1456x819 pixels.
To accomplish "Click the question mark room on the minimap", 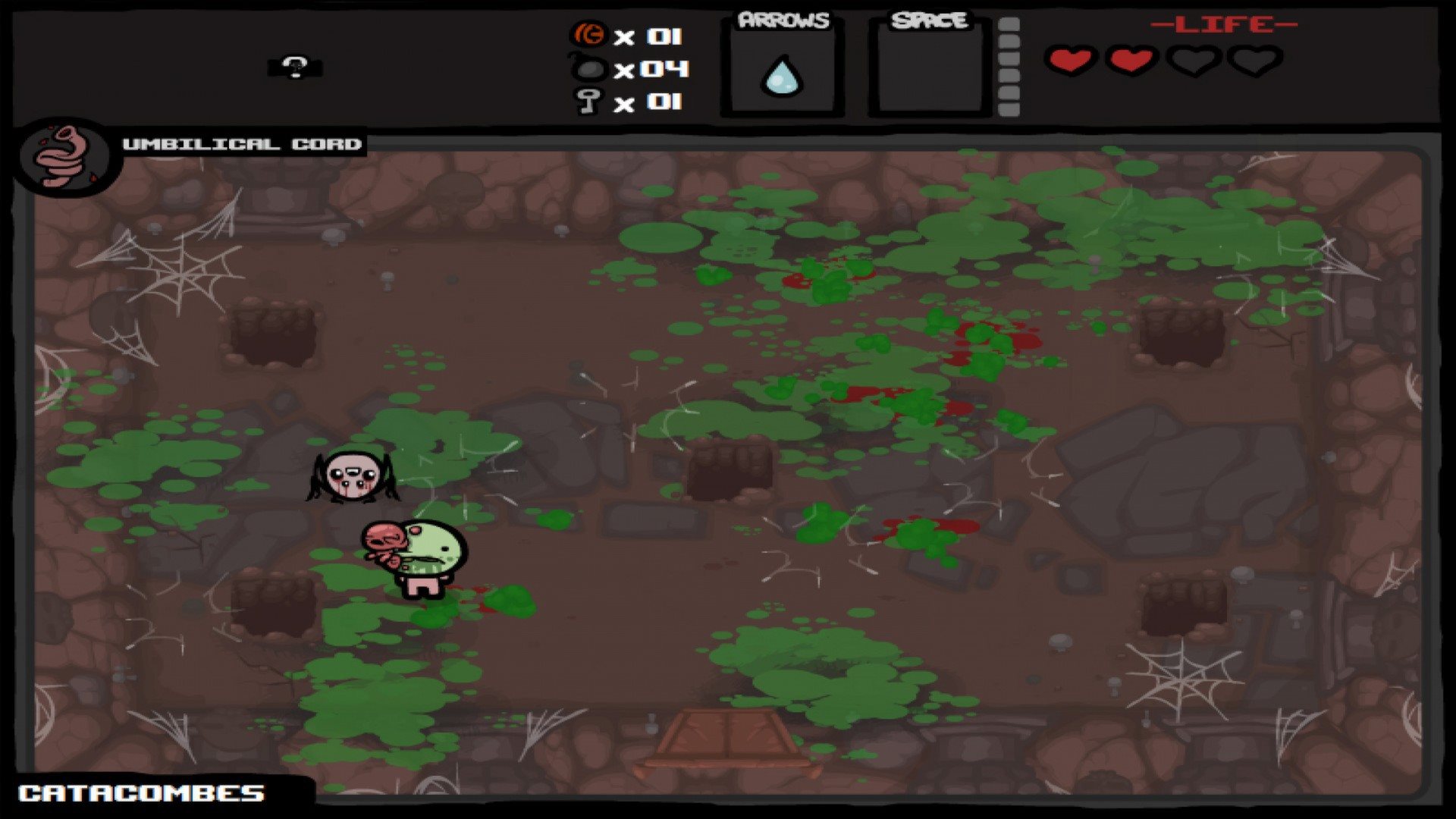I will [296, 67].
